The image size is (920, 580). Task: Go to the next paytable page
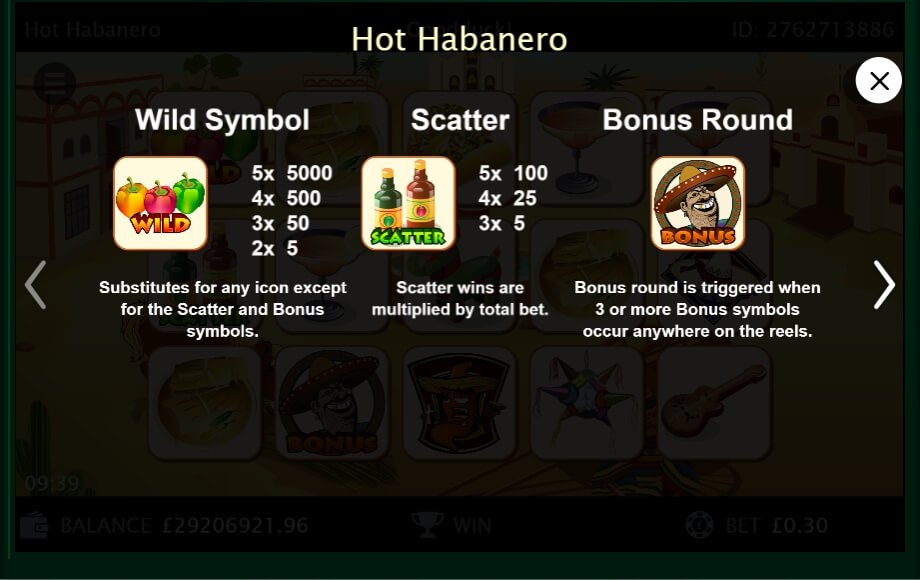coord(884,285)
